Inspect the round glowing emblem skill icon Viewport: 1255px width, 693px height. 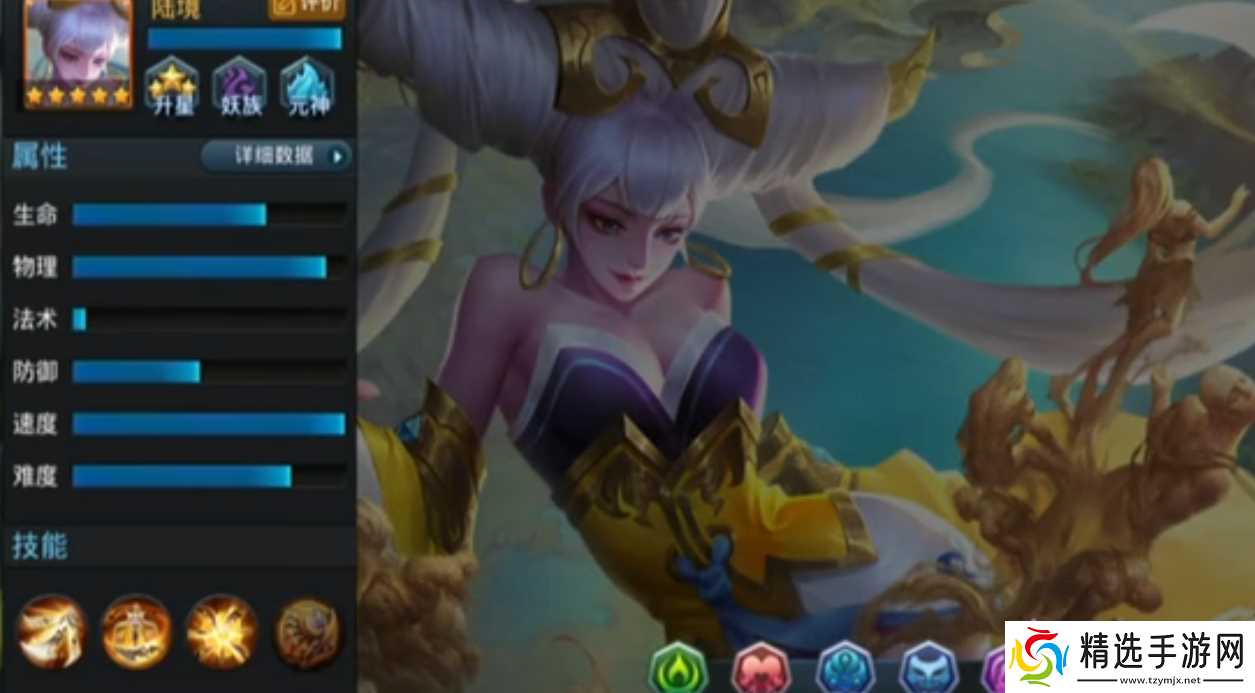136,632
